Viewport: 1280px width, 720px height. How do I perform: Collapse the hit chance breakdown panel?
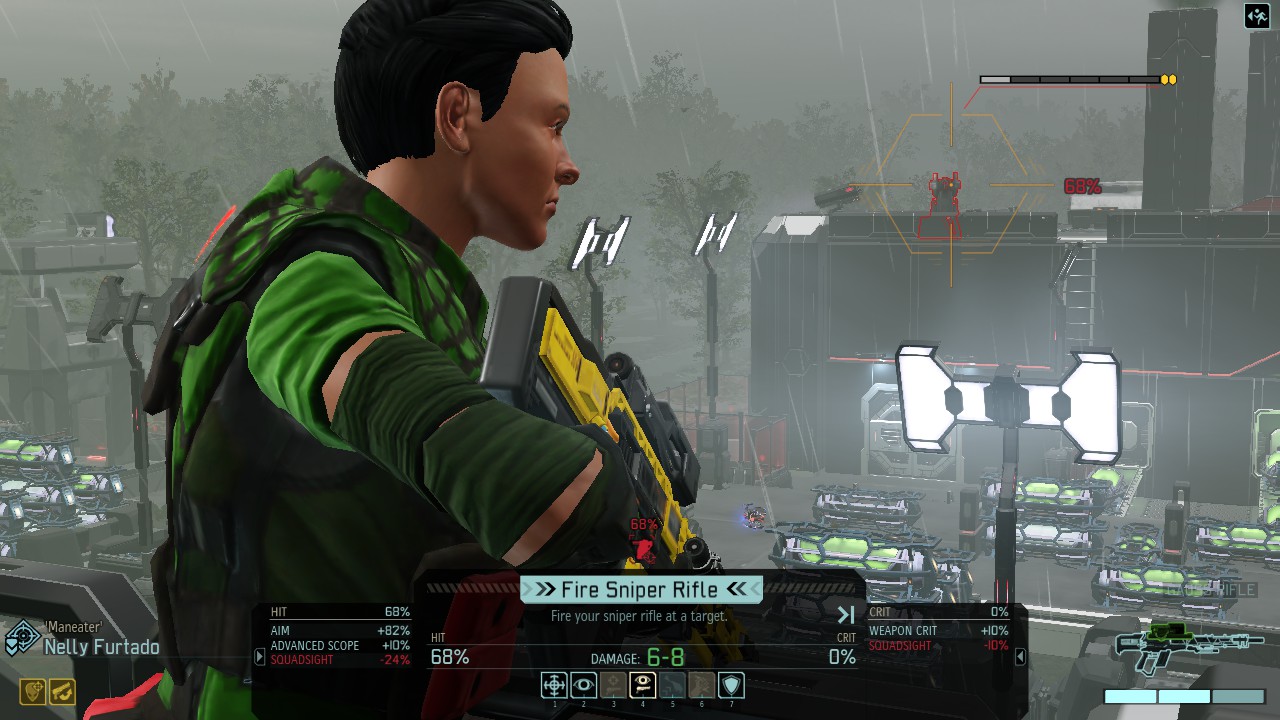pyautogui.click(x=260, y=657)
